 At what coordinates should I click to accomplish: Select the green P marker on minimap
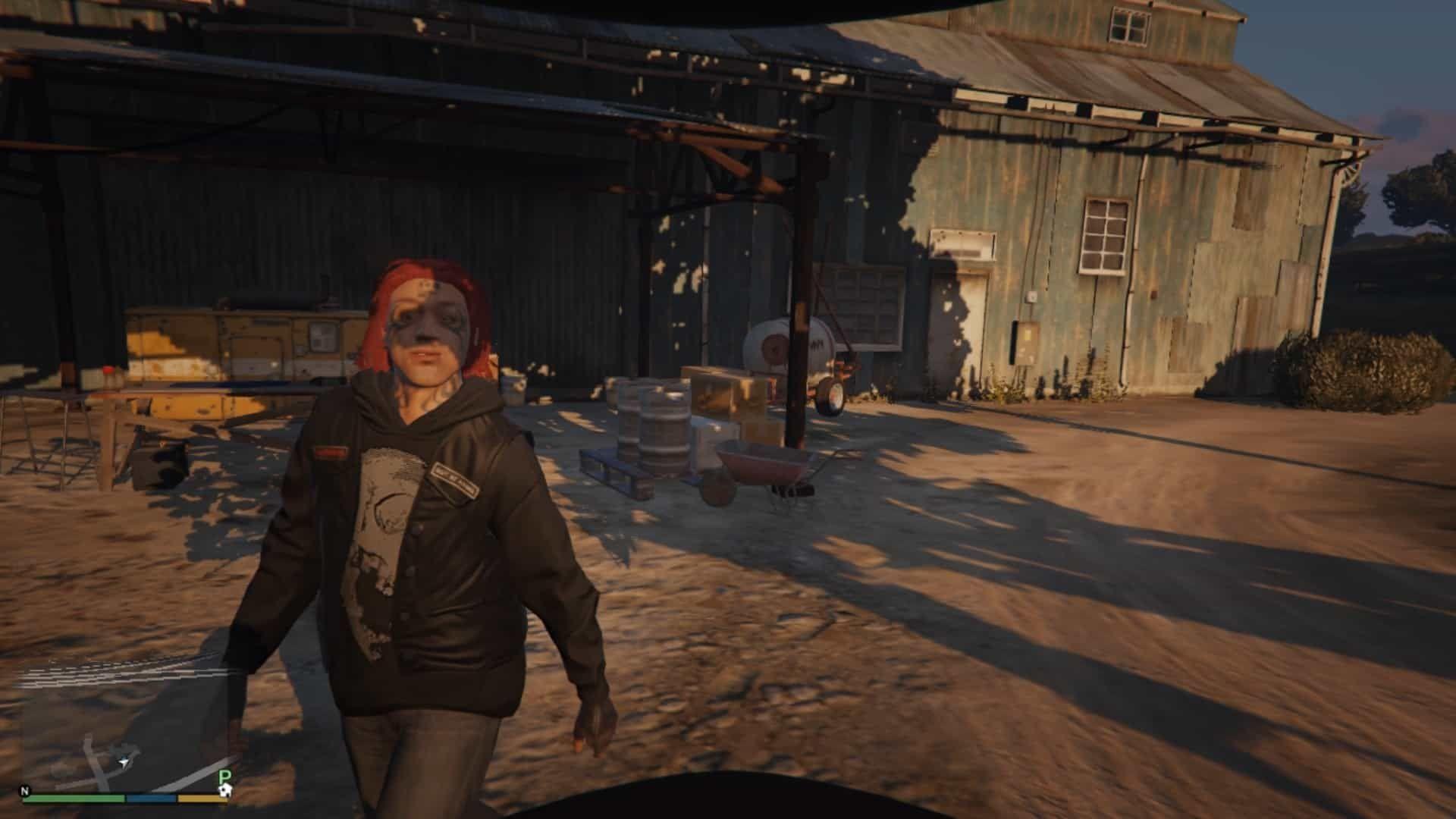point(224,776)
